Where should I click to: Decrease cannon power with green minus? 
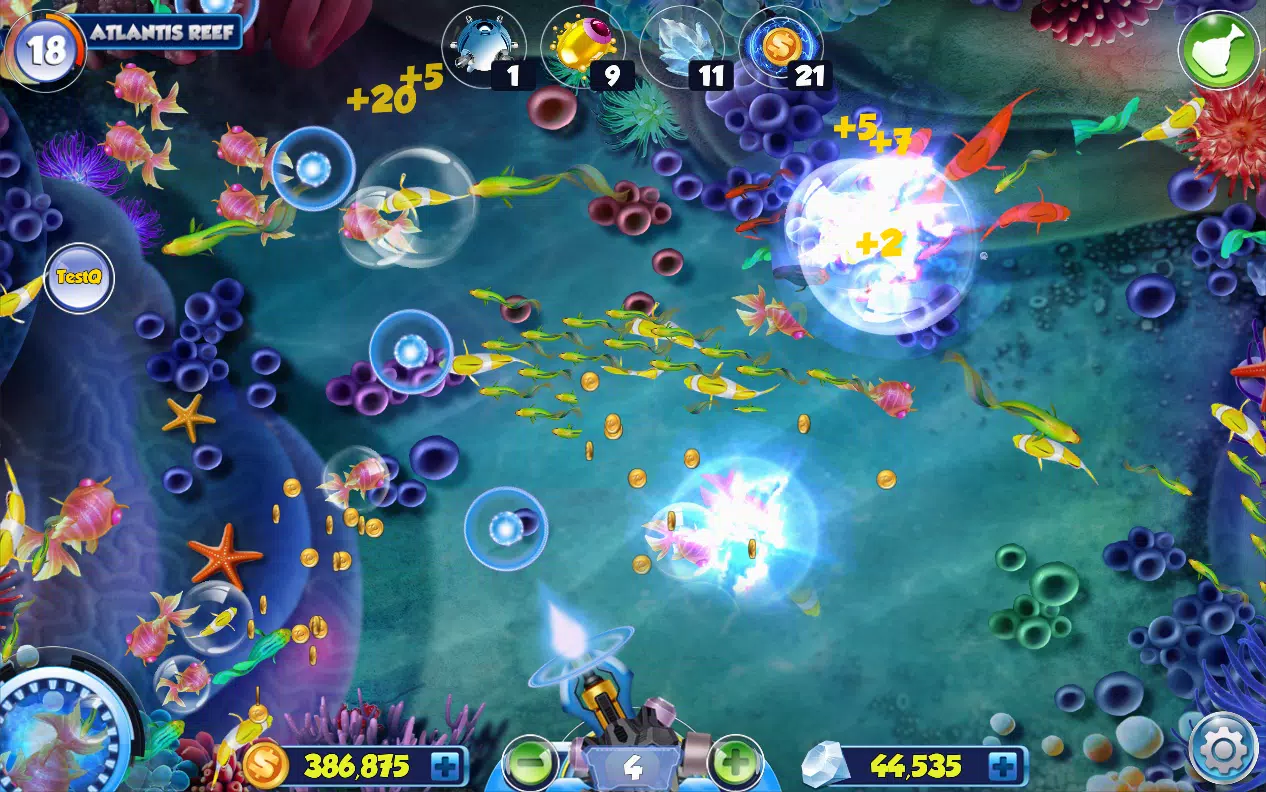tap(531, 765)
